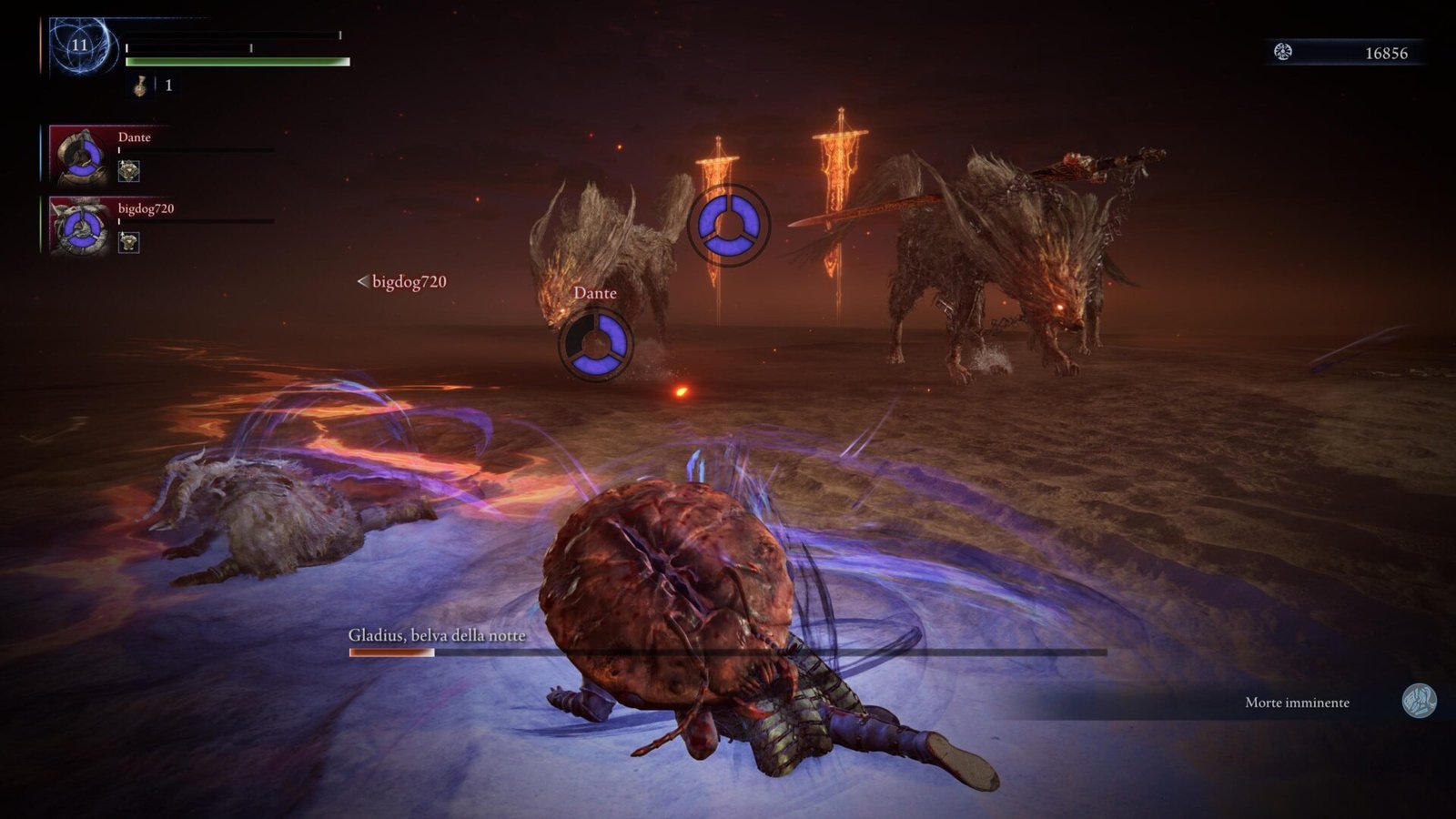Click the bigdog720 off-screen ally indicator

[x=402, y=282]
